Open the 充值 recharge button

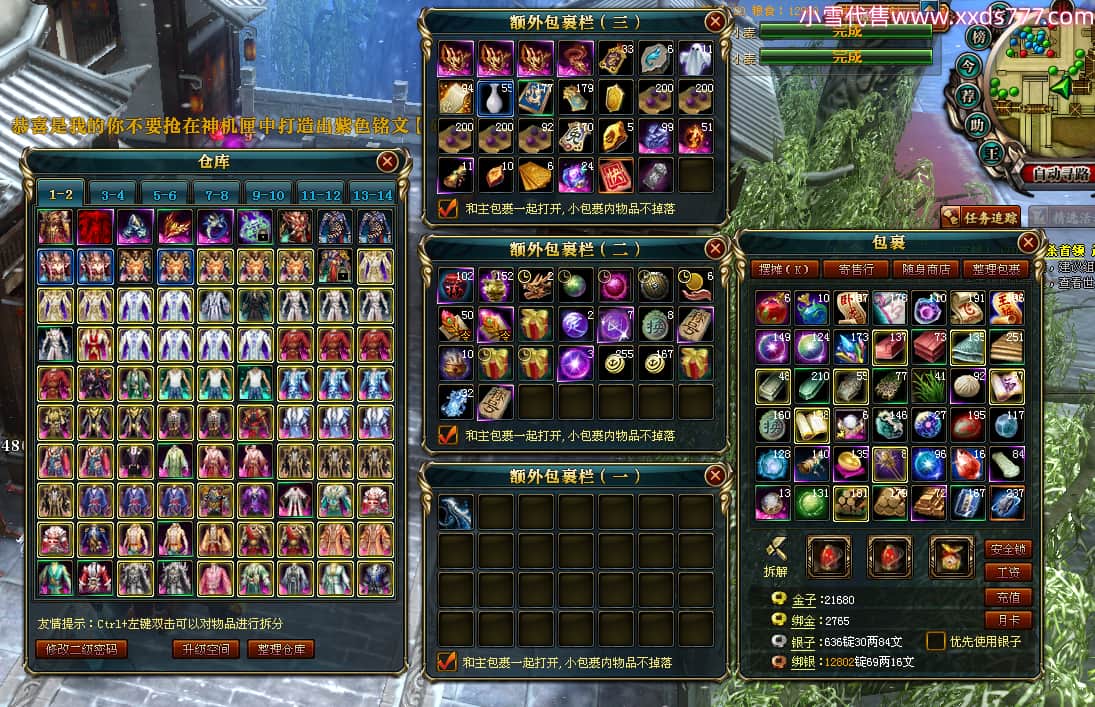1008,597
